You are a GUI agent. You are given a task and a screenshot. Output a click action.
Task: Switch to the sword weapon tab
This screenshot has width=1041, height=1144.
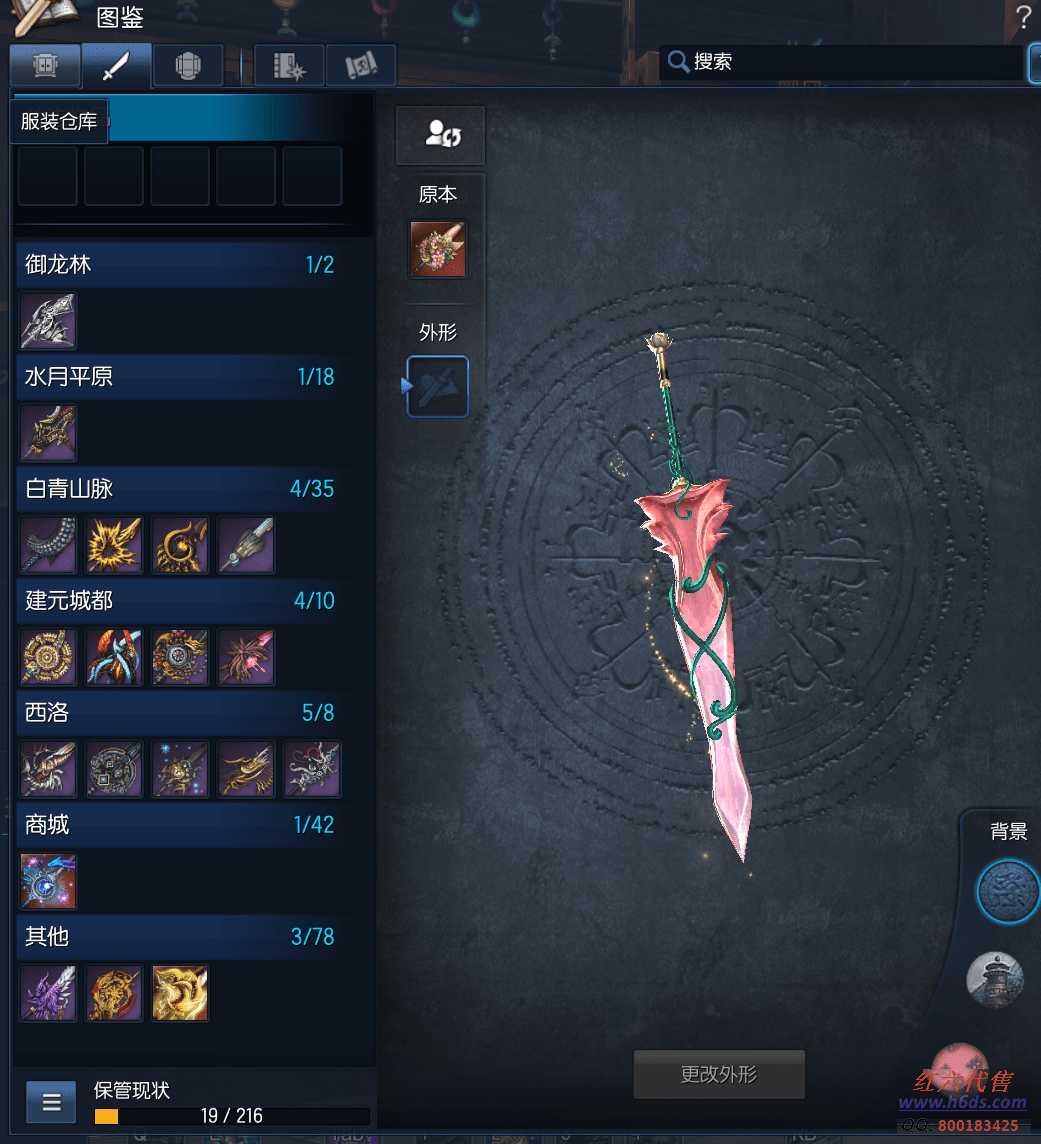pos(117,66)
